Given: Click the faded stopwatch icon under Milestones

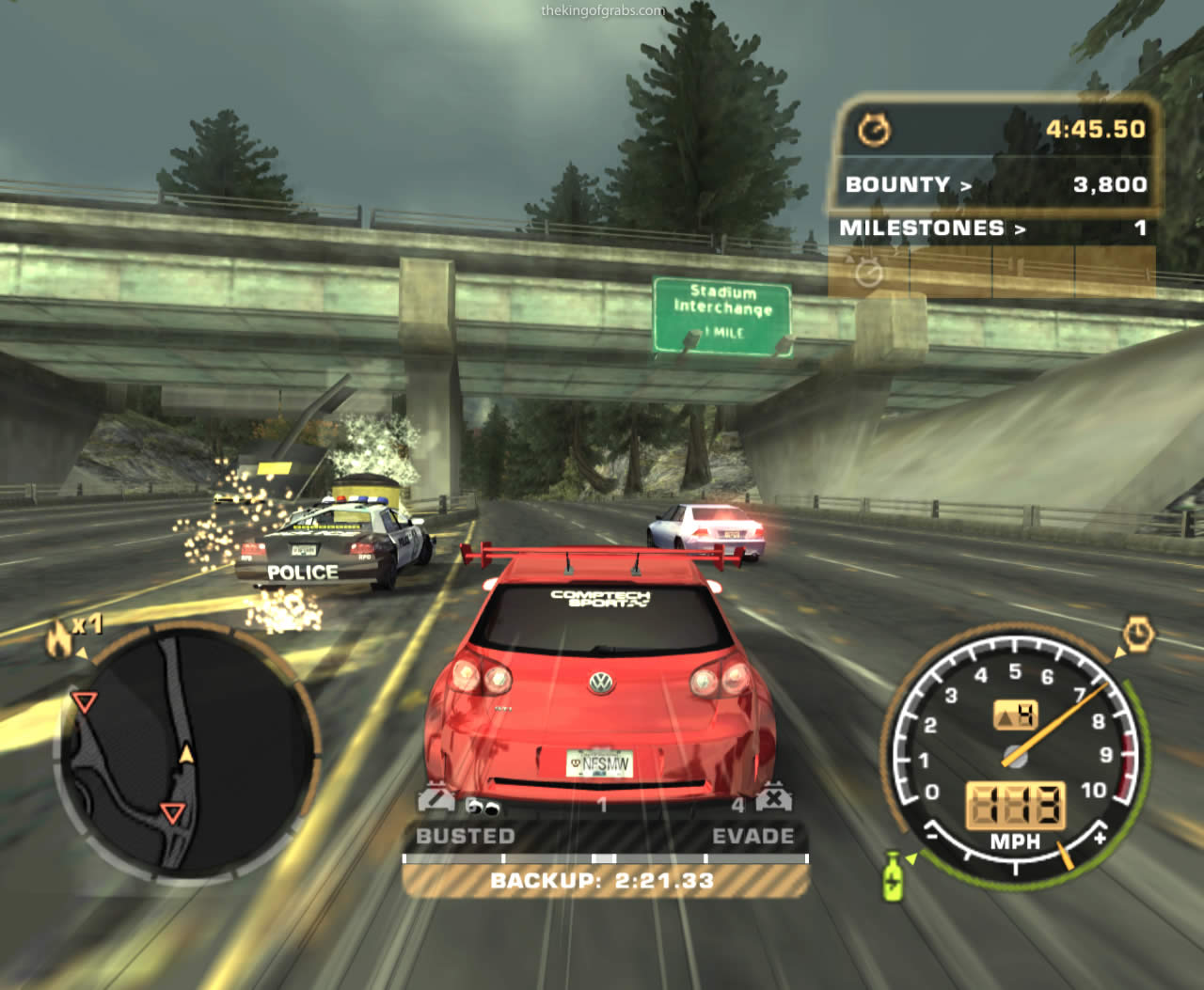Looking at the screenshot, I should pyautogui.click(x=869, y=274).
